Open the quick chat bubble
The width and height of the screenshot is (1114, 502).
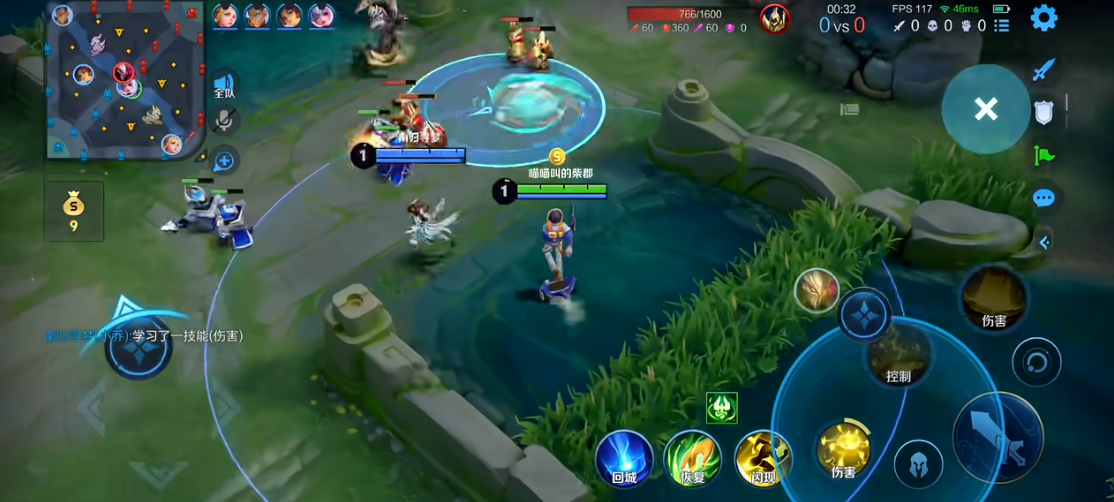coord(1043,198)
